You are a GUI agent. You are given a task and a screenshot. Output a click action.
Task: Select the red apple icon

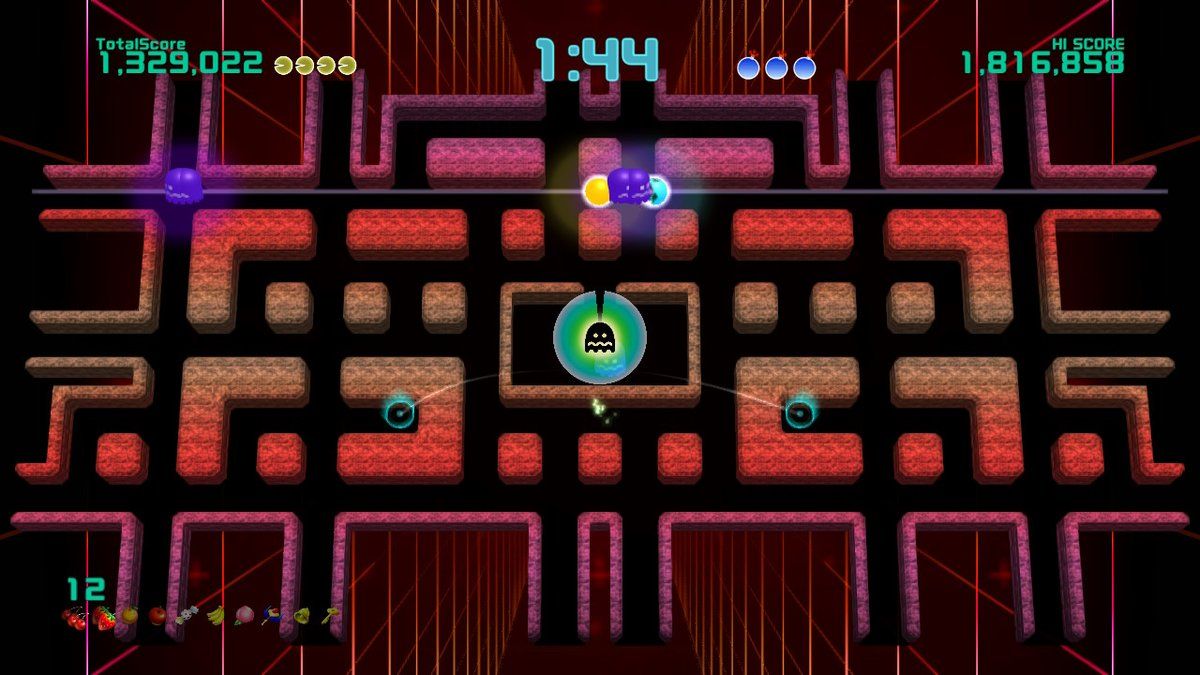pos(157,616)
